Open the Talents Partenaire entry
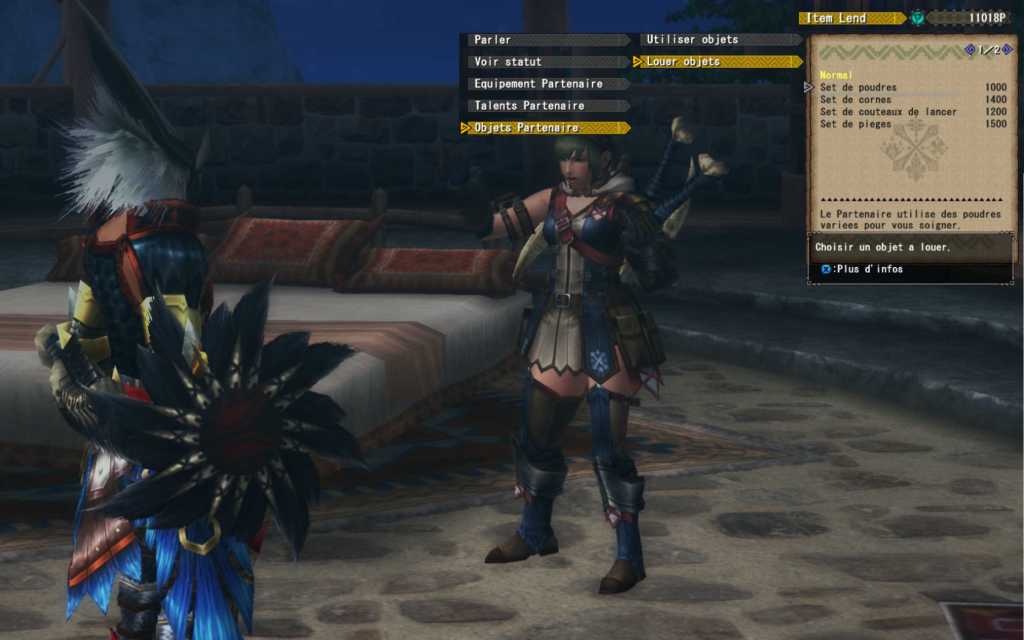The image size is (1024, 640). click(546, 106)
